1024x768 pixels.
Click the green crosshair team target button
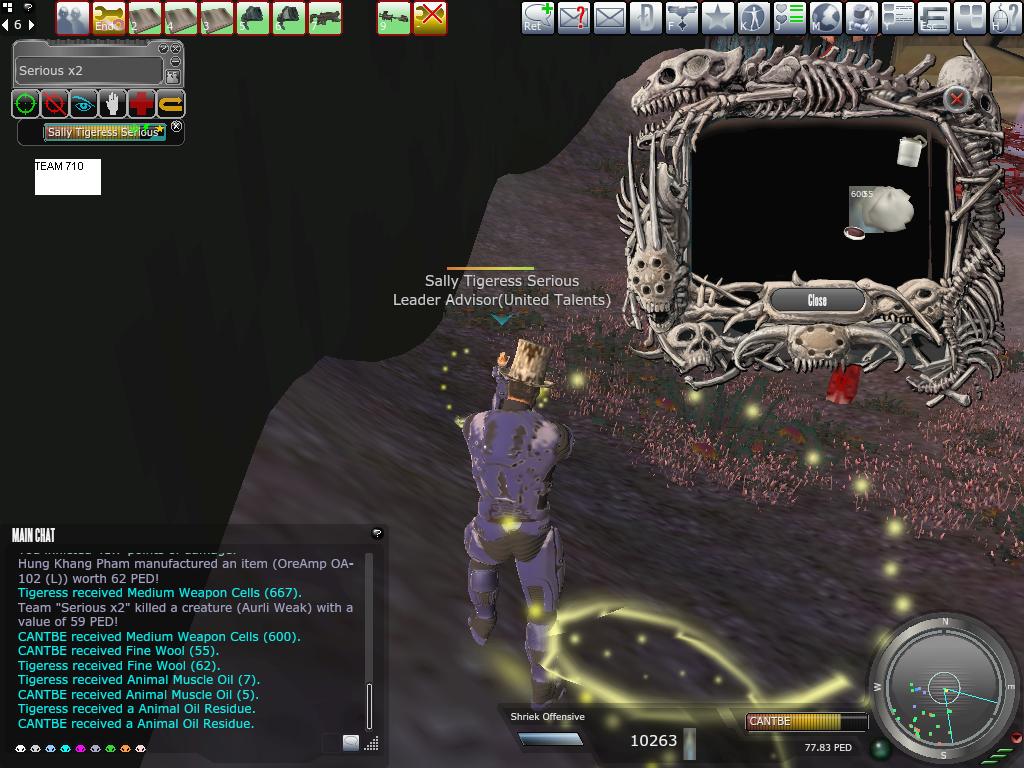coord(26,103)
